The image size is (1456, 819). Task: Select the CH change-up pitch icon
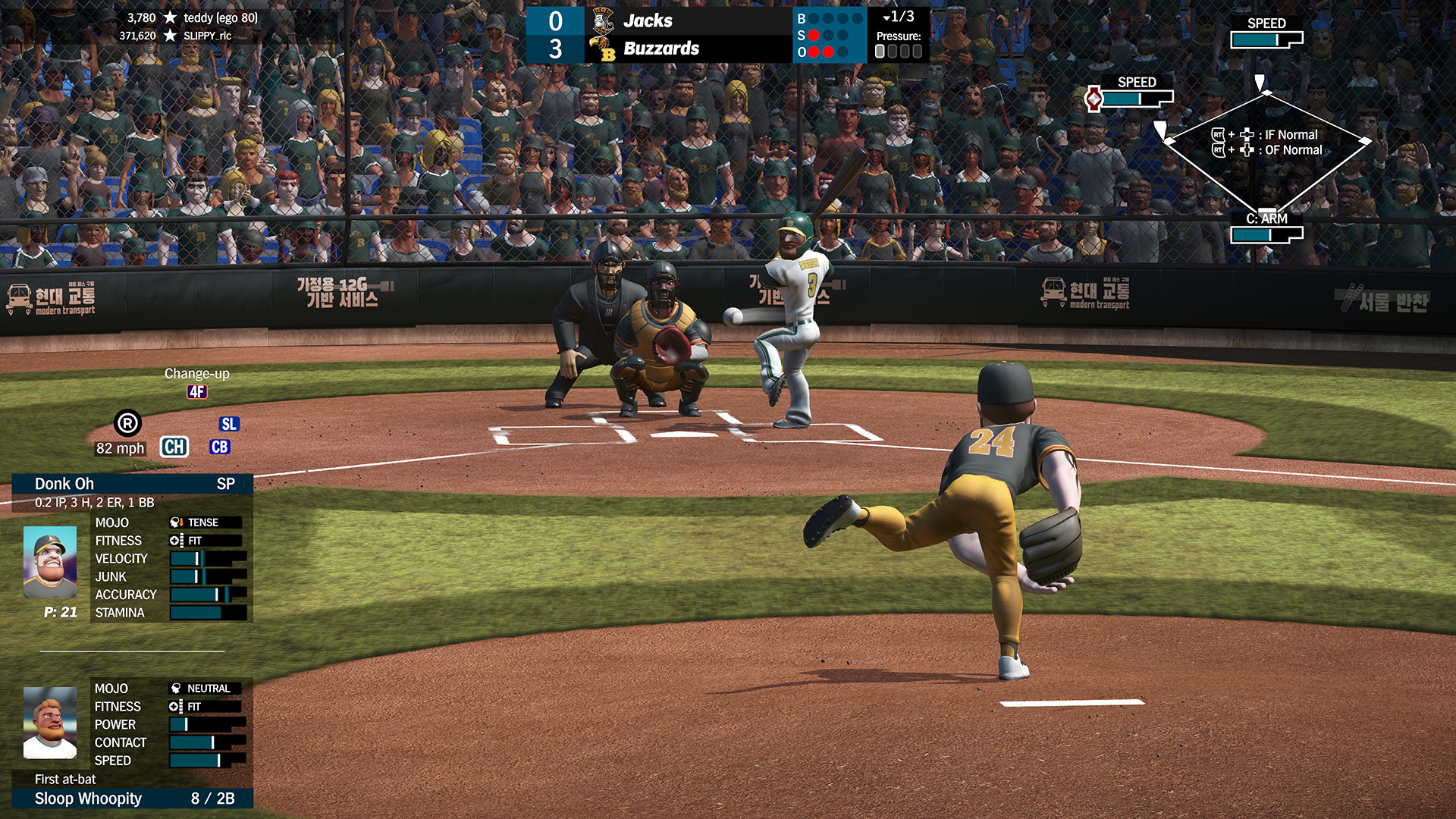pos(174,447)
